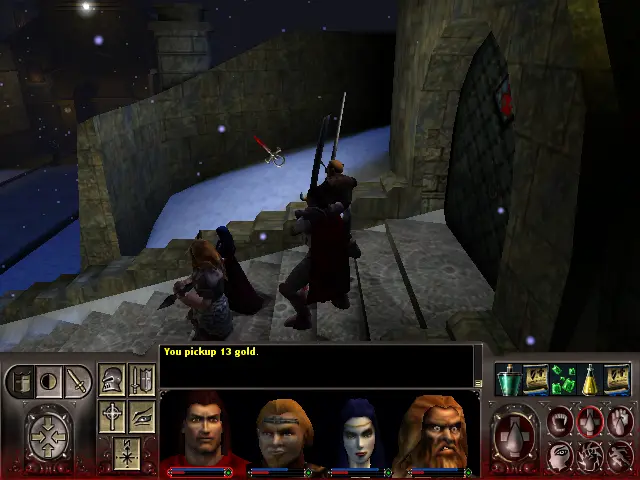This screenshot has height=480, width=640.
Task: Open the sword and shield inventory panel
Action: (x=141, y=380)
